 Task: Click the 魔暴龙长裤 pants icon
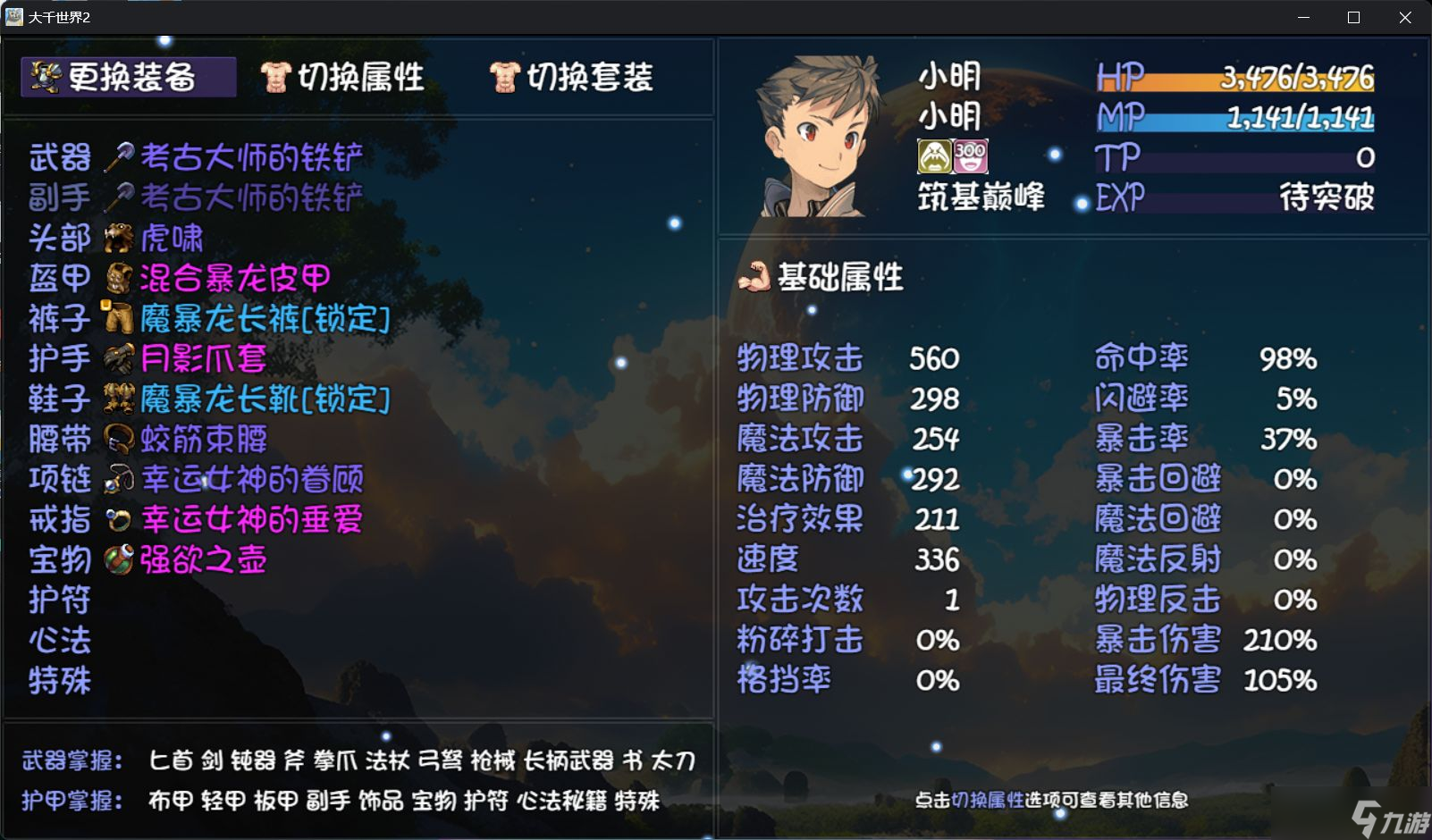point(120,317)
